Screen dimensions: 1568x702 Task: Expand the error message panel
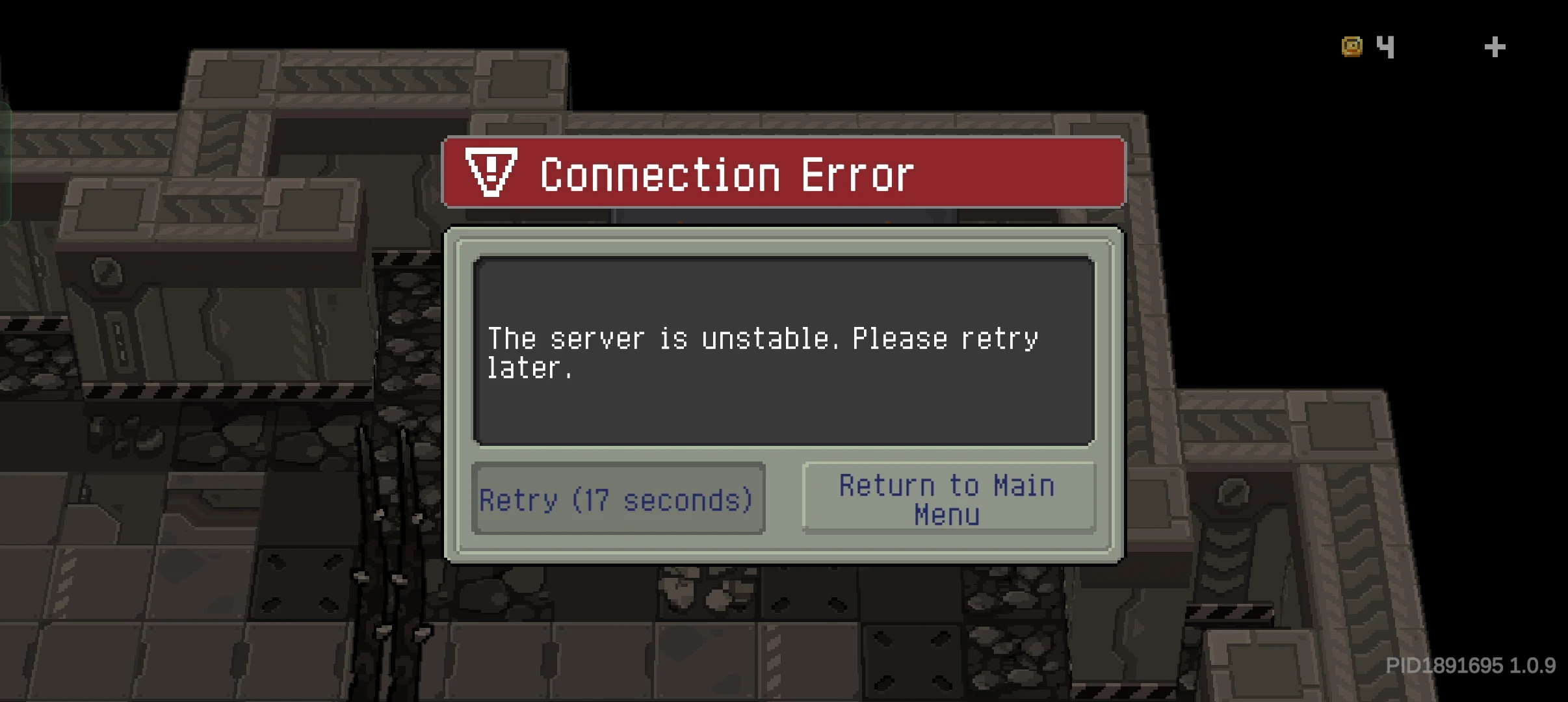point(783,351)
